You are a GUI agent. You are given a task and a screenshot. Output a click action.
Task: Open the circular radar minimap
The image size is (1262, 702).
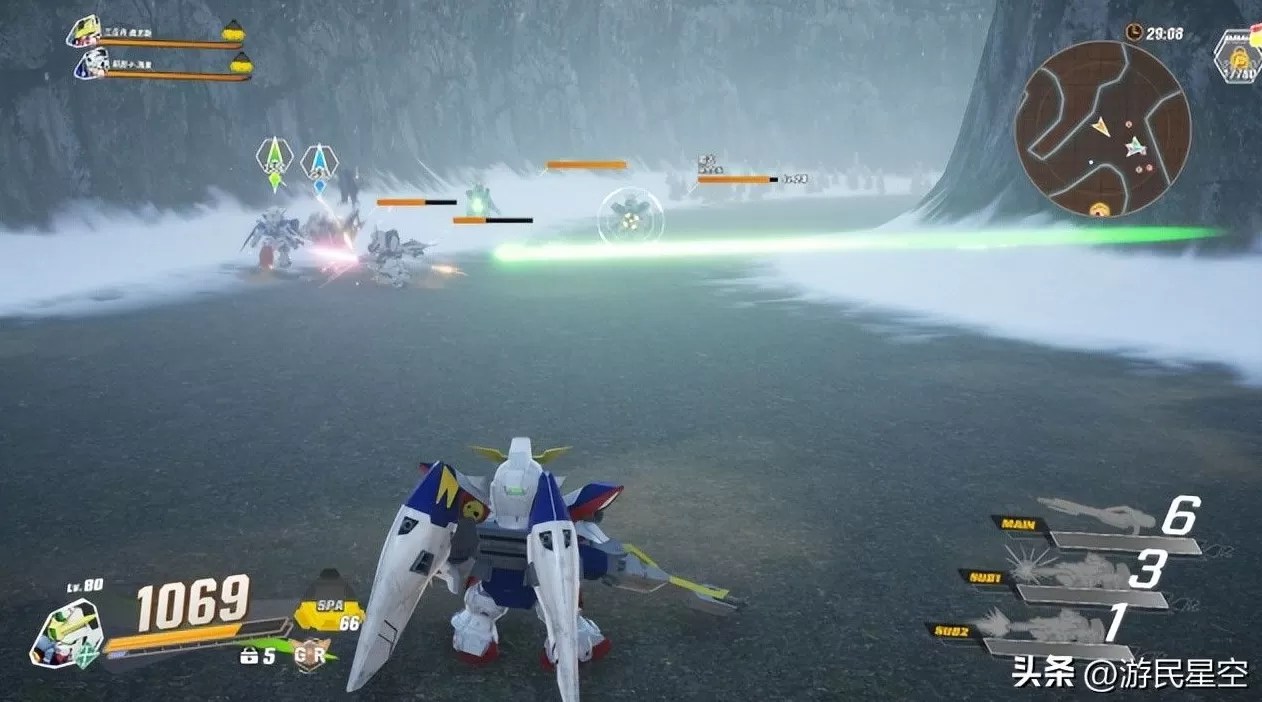coord(1102,128)
